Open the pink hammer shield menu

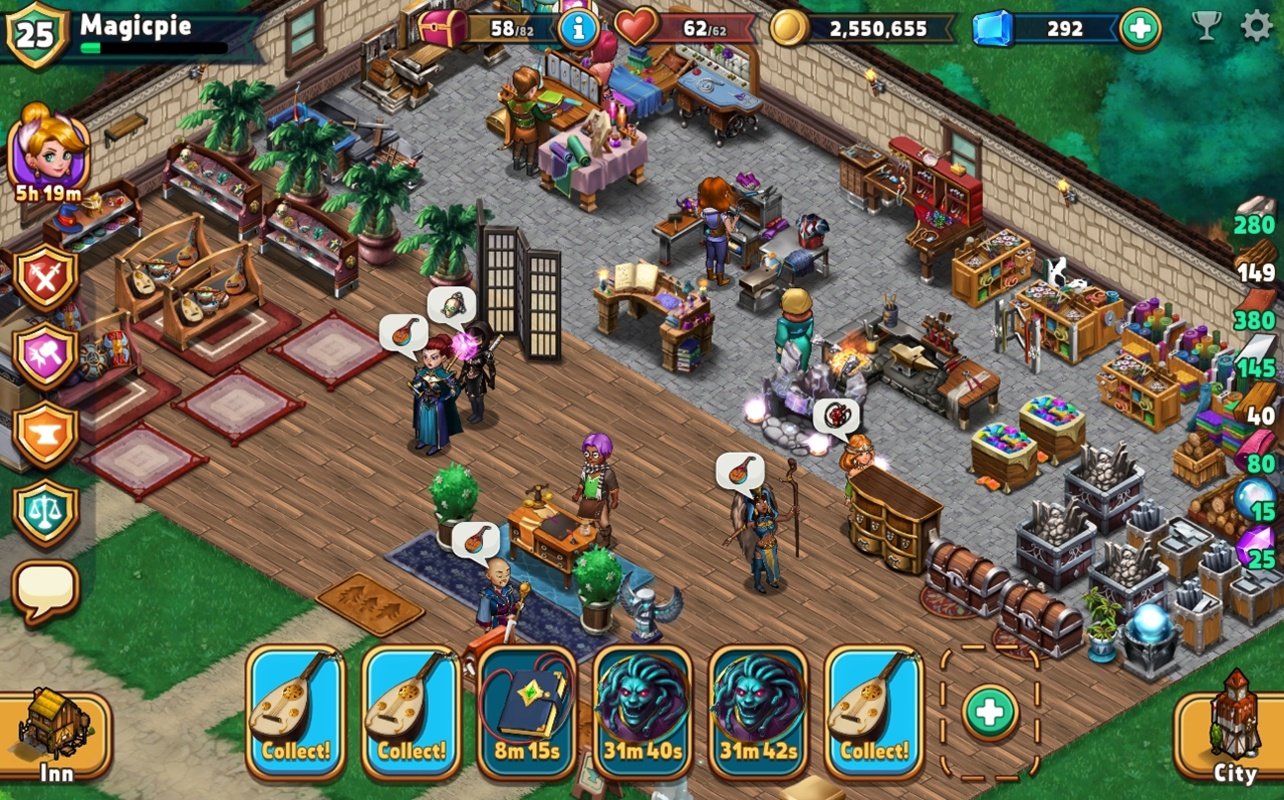coord(45,355)
